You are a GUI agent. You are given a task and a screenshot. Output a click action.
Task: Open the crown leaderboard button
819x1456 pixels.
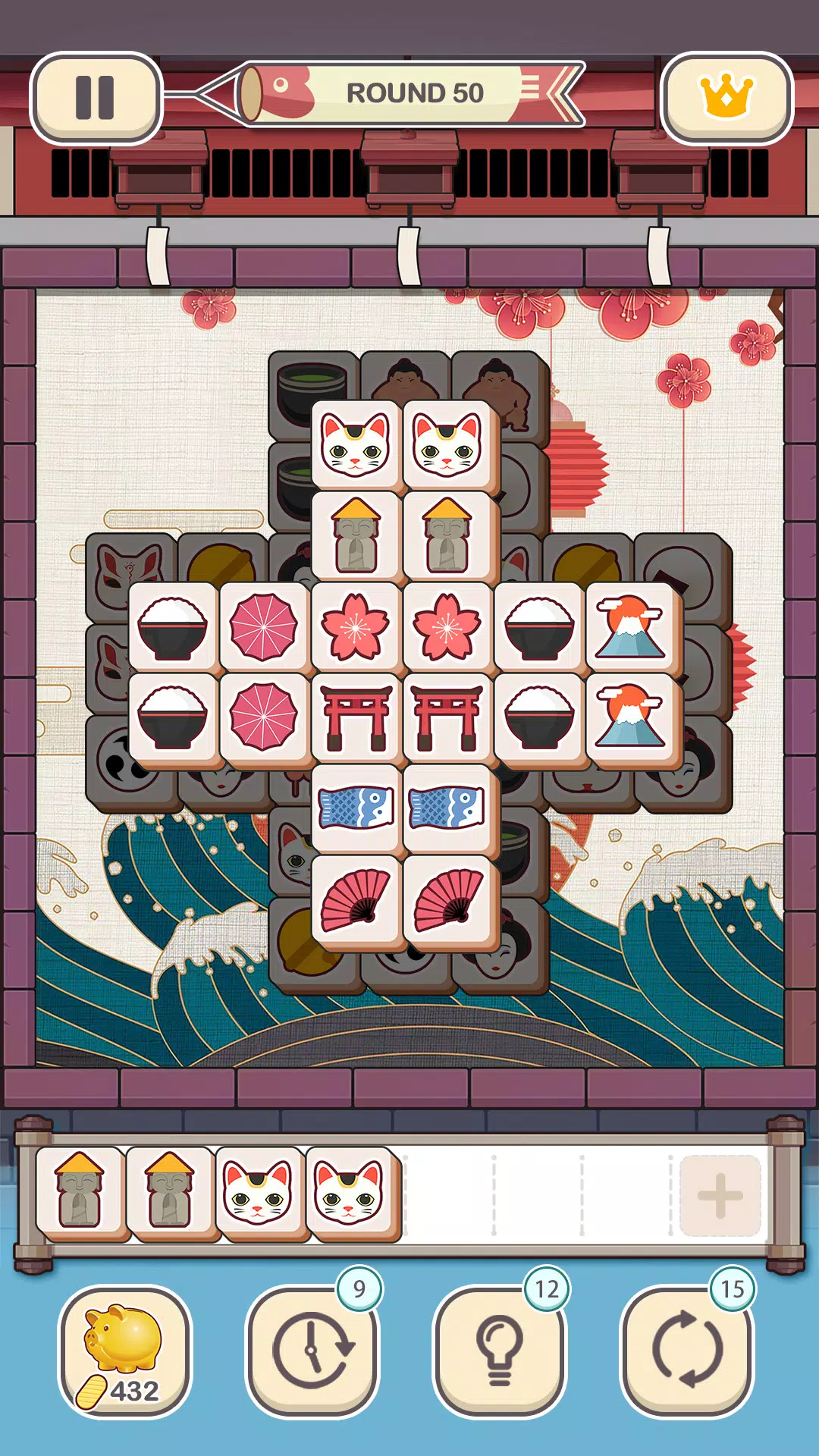(726, 98)
